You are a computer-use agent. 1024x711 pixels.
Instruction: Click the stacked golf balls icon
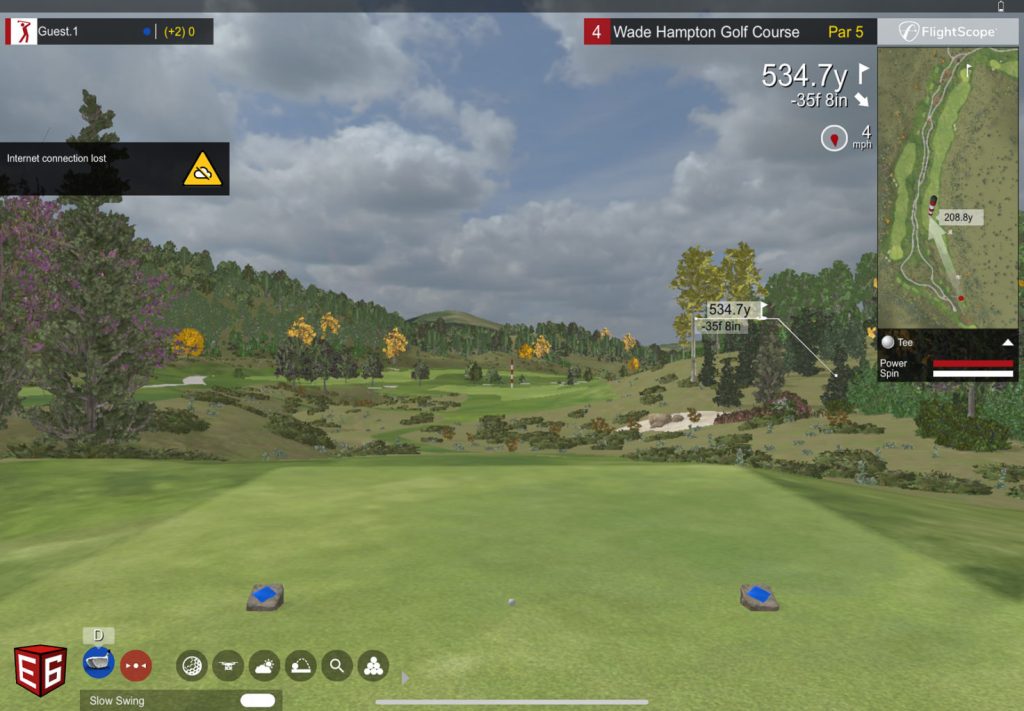point(372,665)
